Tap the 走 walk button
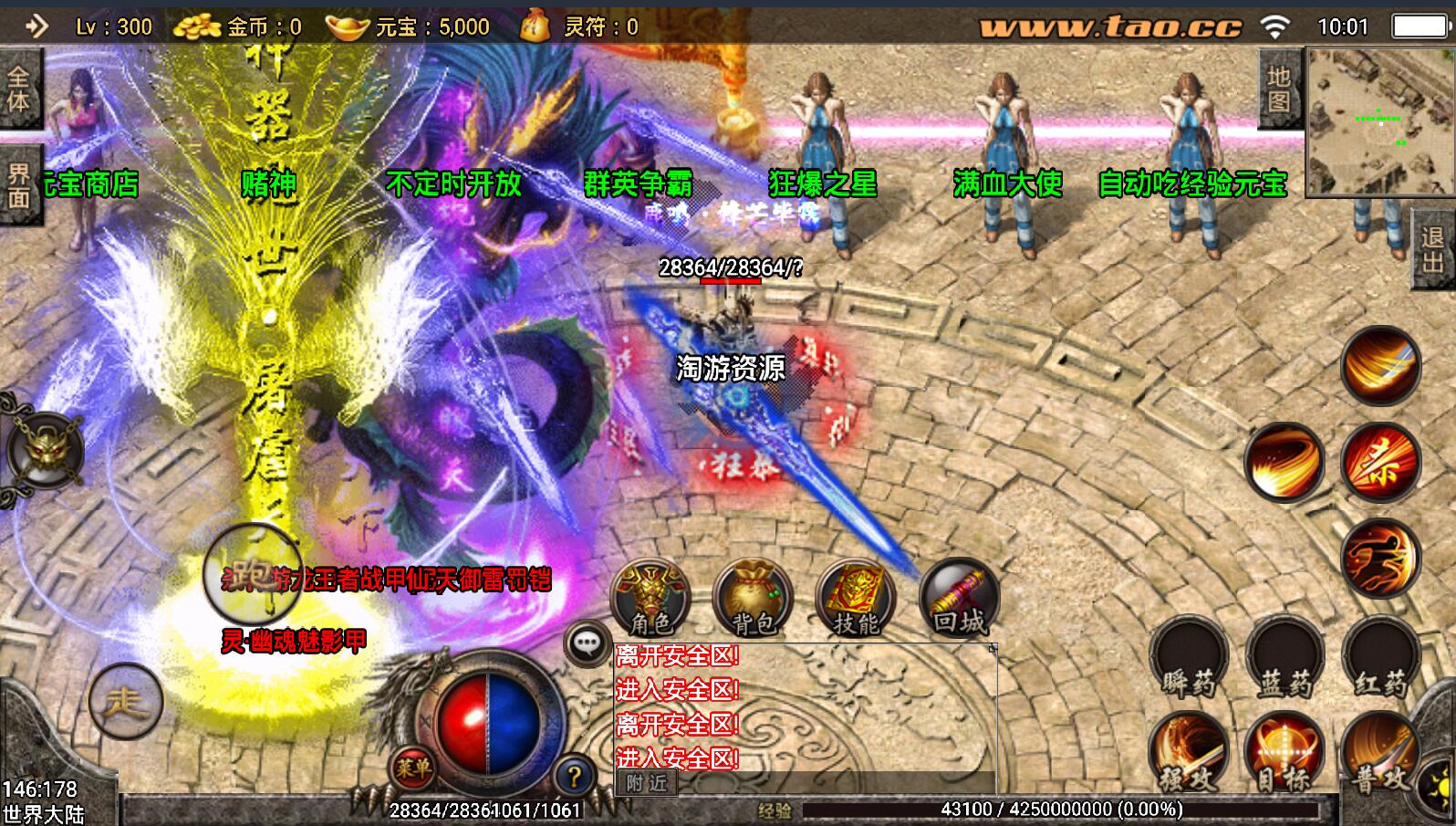This screenshot has height=826, width=1456. (126, 701)
